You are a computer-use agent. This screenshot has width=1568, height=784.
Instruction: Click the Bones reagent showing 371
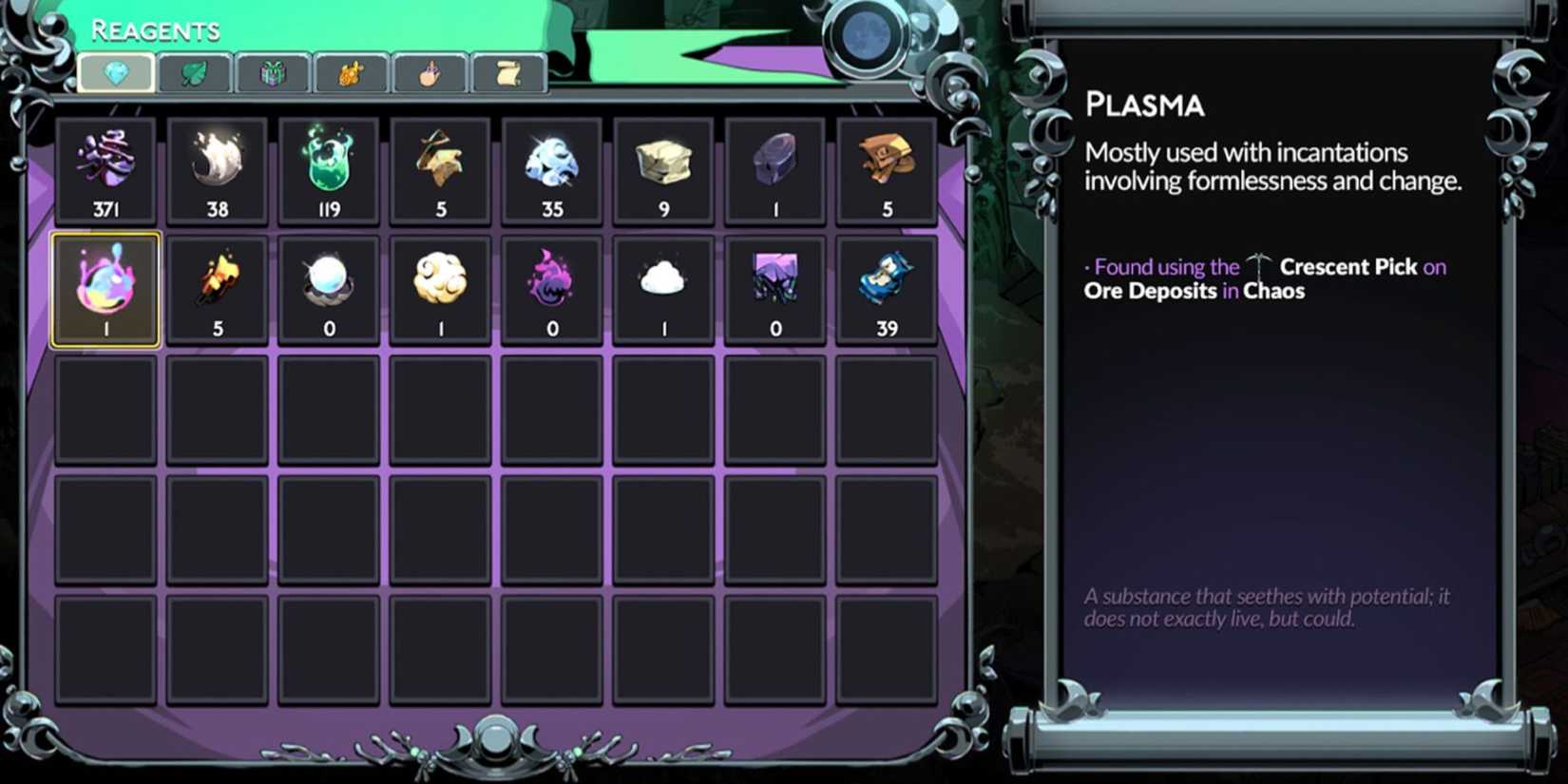tap(106, 171)
